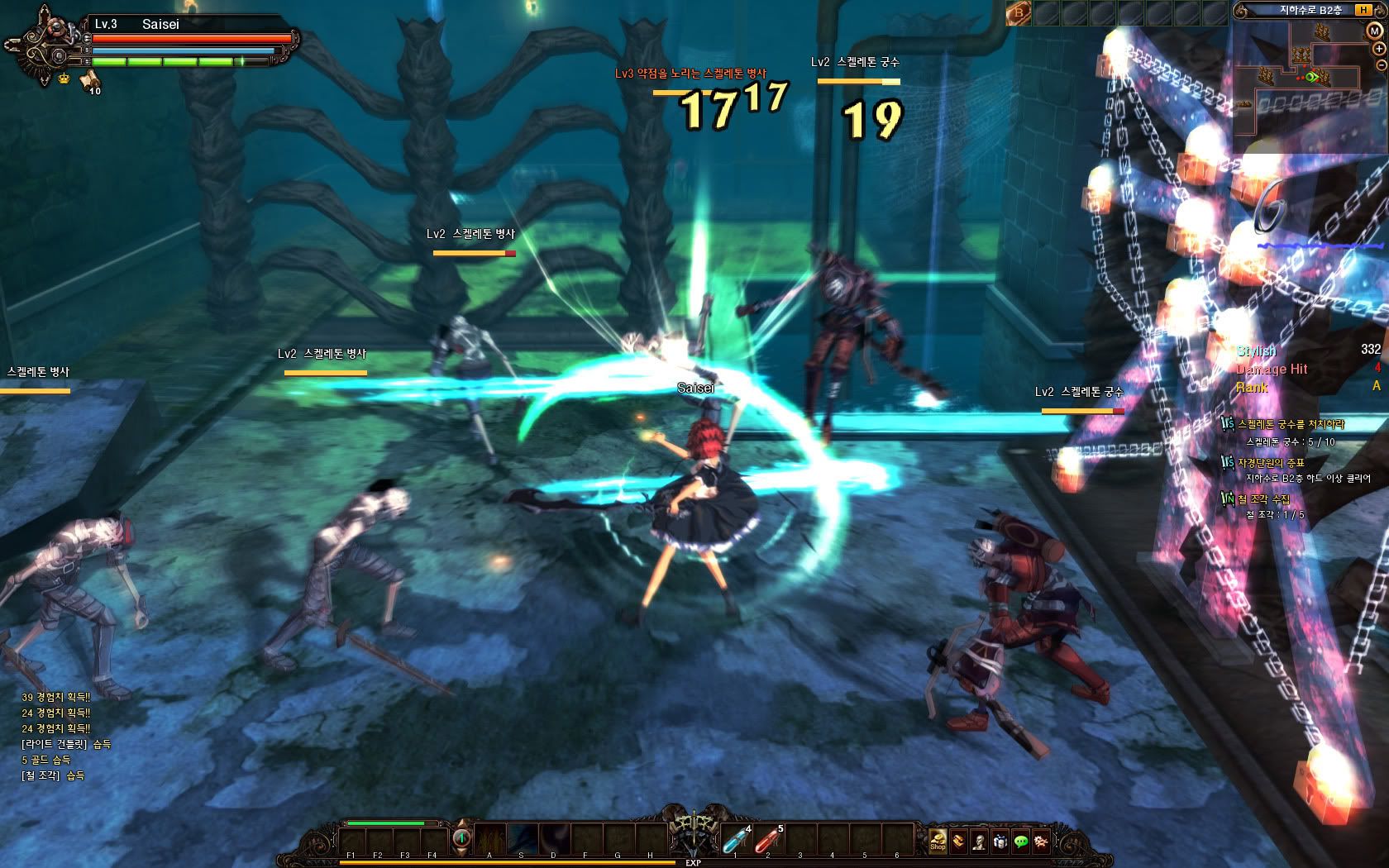Use the blue potion in slot 1
Viewport: 1389px width, 868px height.
click(734, 840)
